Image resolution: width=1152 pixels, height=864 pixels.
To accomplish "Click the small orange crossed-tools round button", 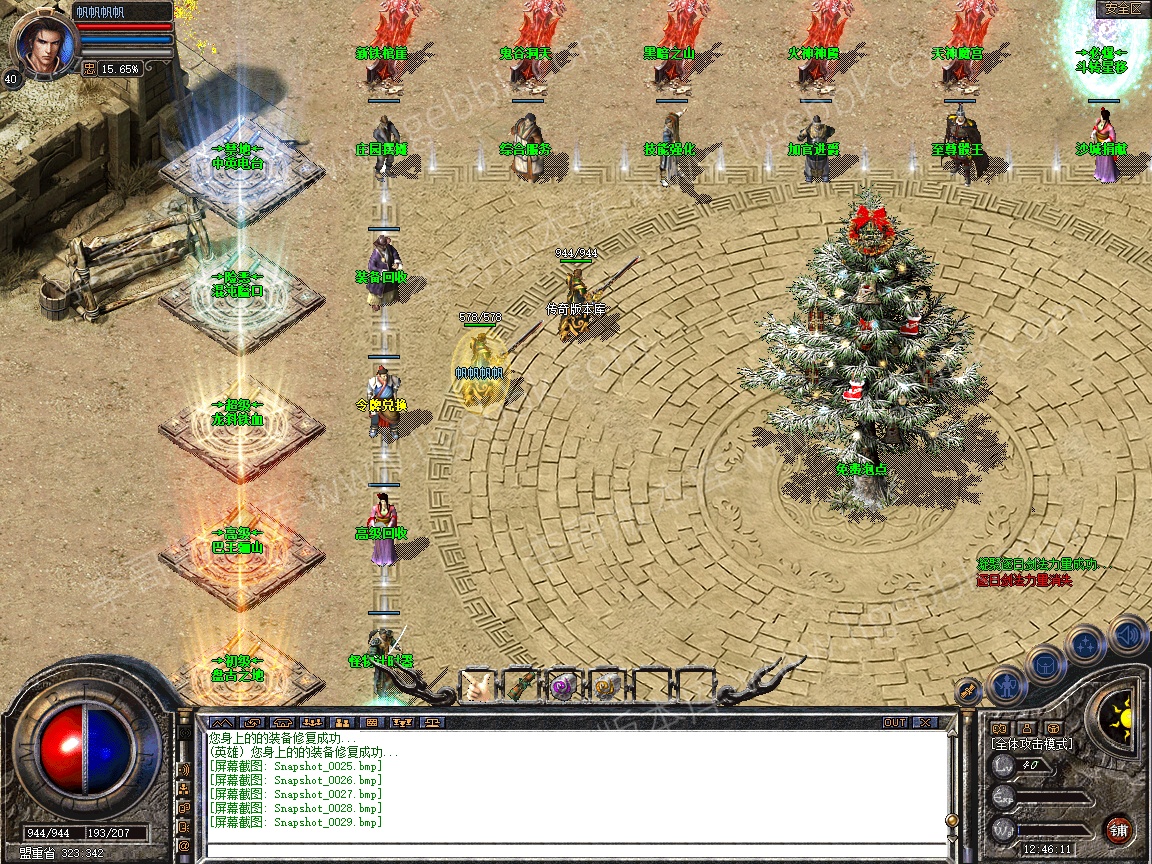I will coord(967,690).
